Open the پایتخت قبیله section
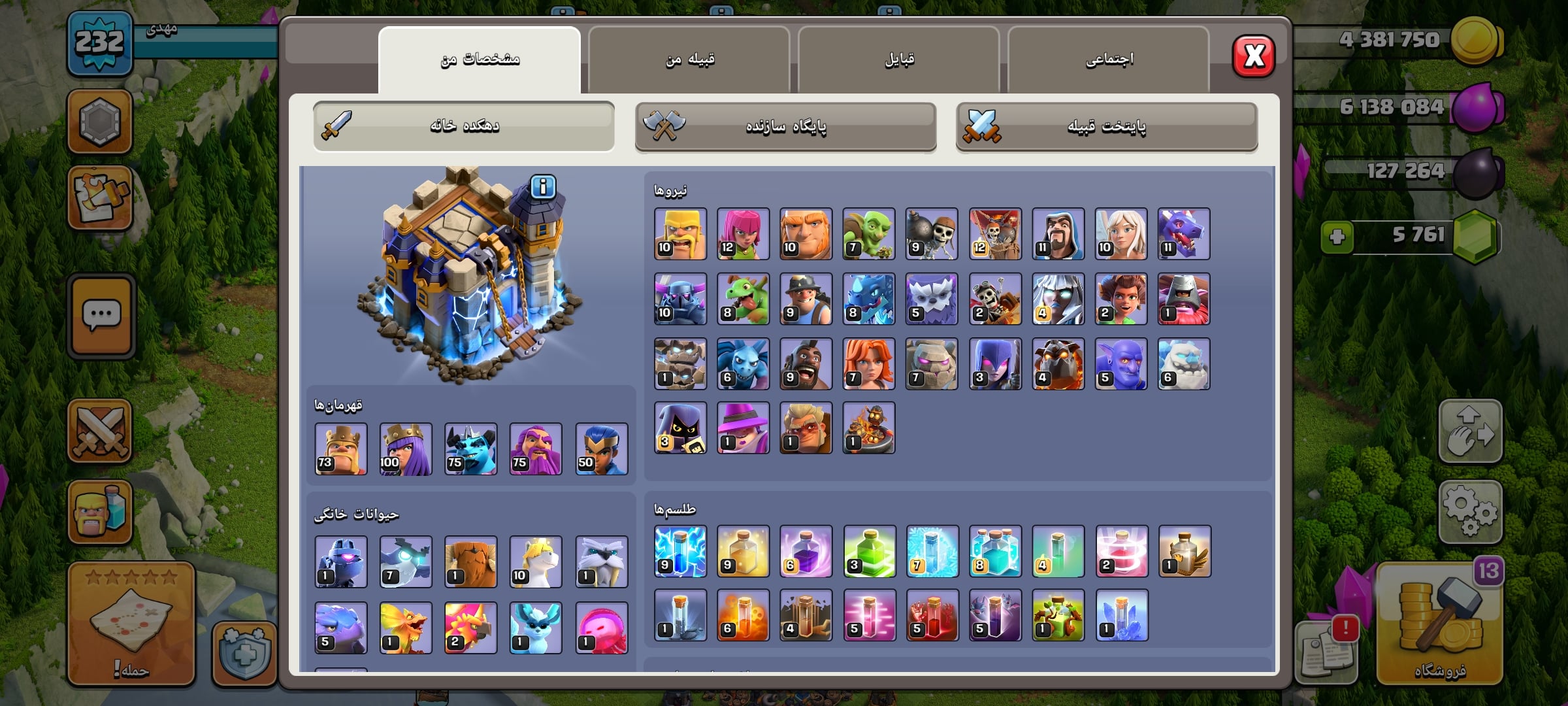Viewport: 1568px width, 706px height. click(1106, 126)
